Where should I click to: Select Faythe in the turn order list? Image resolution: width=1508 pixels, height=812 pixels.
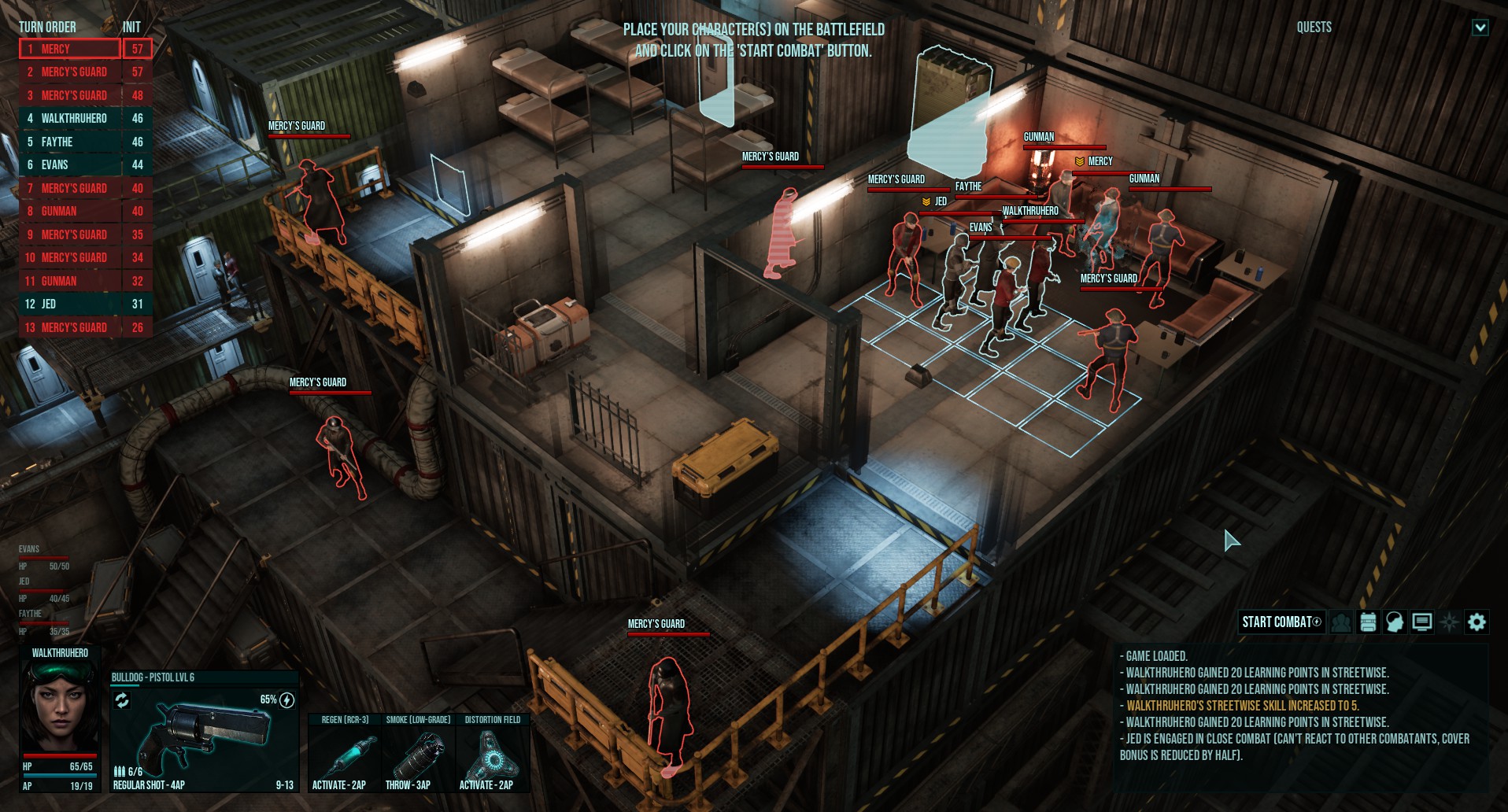click(x=70, y=142)
